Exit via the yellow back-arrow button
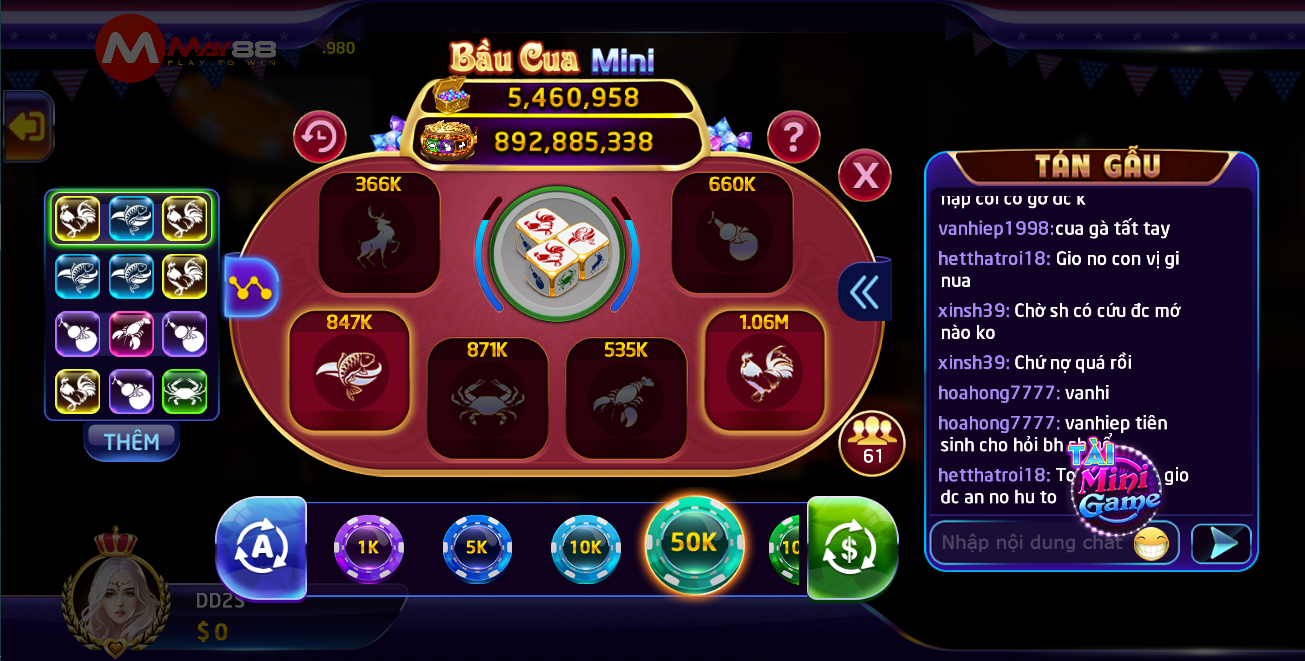Screen dimensions: 1305x661 pyautogui.click(x=27, y=127)
